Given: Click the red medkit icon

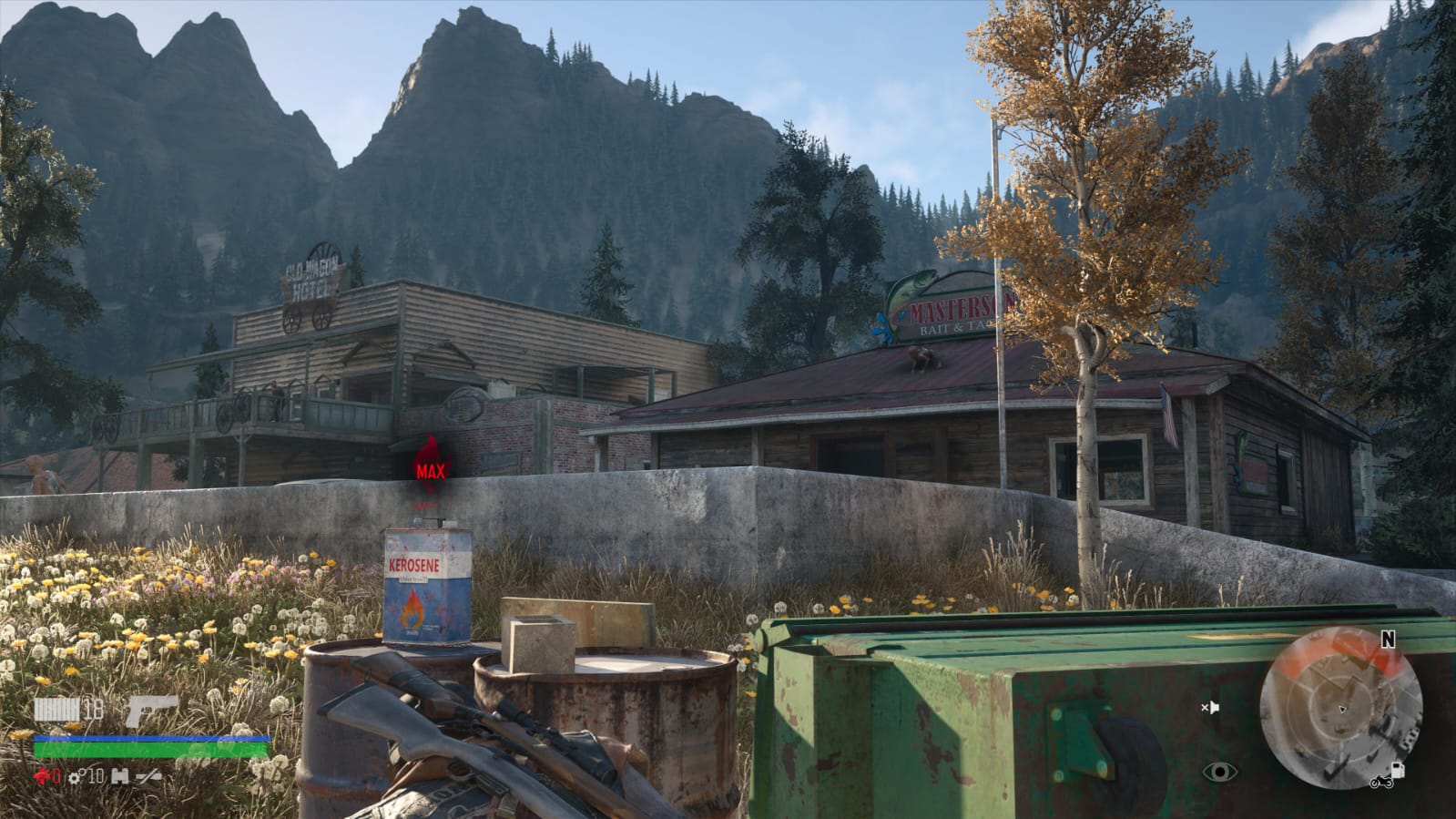Looking at the screenshot, I should pos(42,777).
